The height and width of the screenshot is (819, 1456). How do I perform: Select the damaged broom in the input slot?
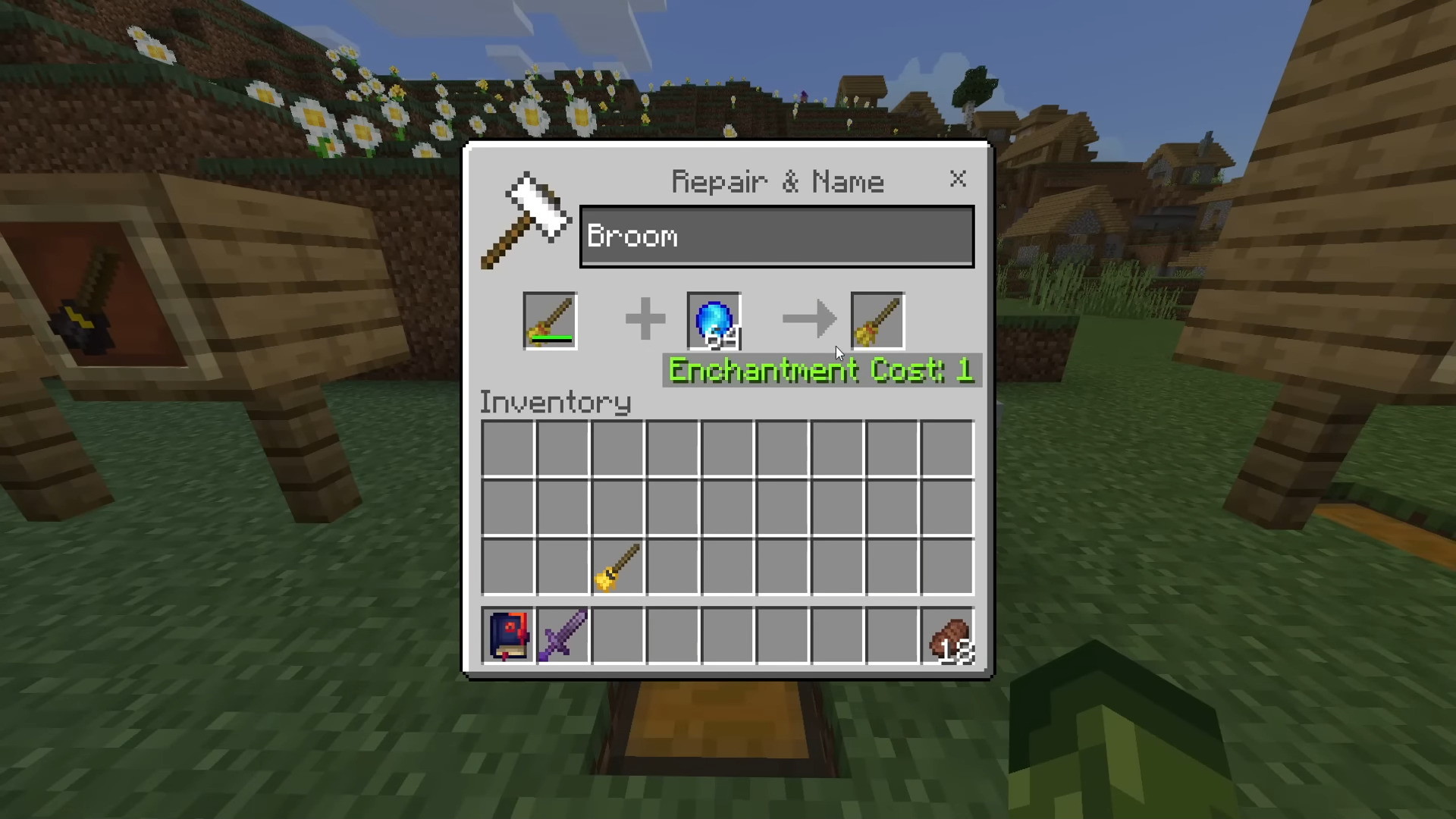point(550,319)
